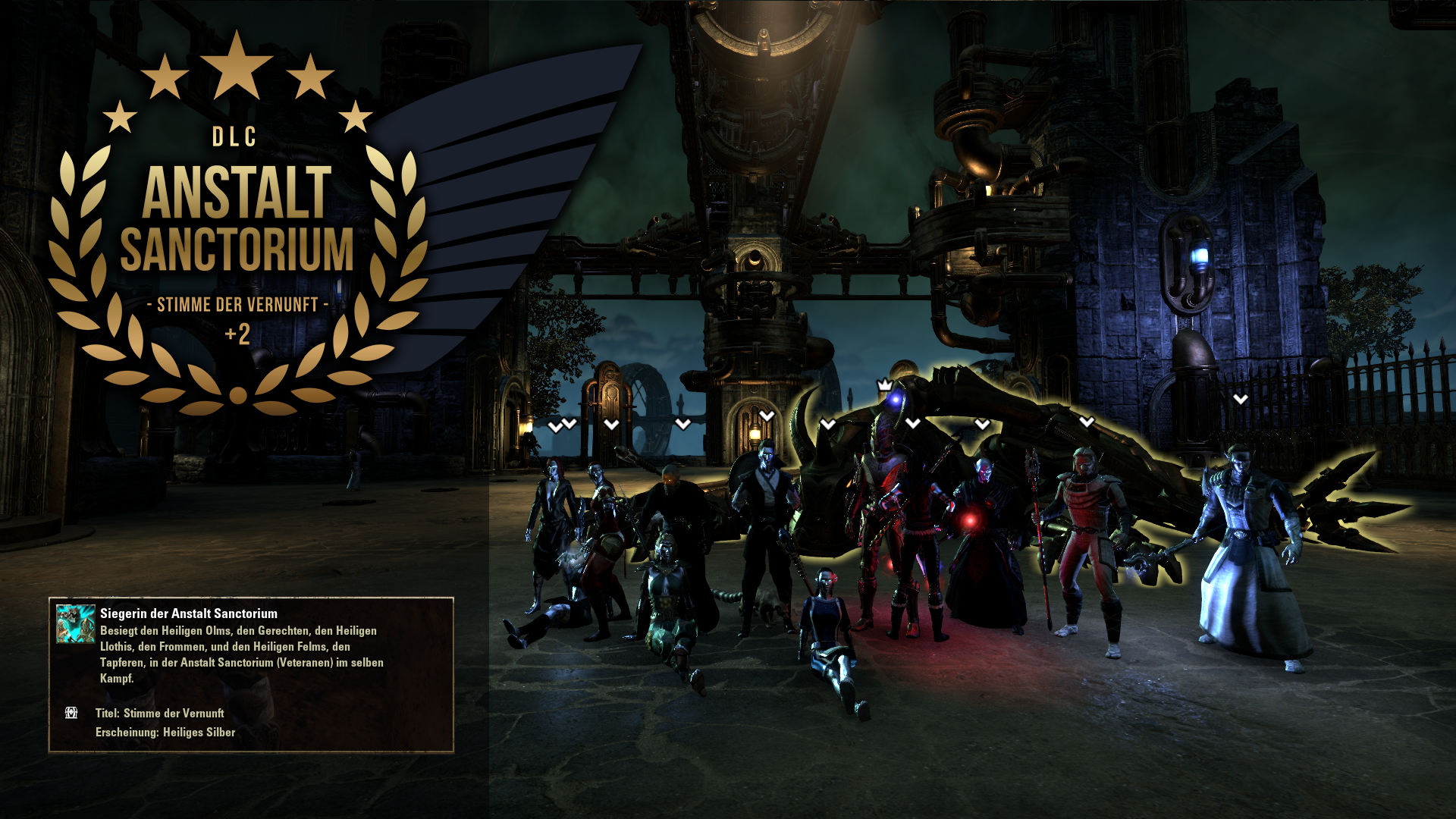
Task: Select the white crown group leader marker
Action: pos(885,386)
